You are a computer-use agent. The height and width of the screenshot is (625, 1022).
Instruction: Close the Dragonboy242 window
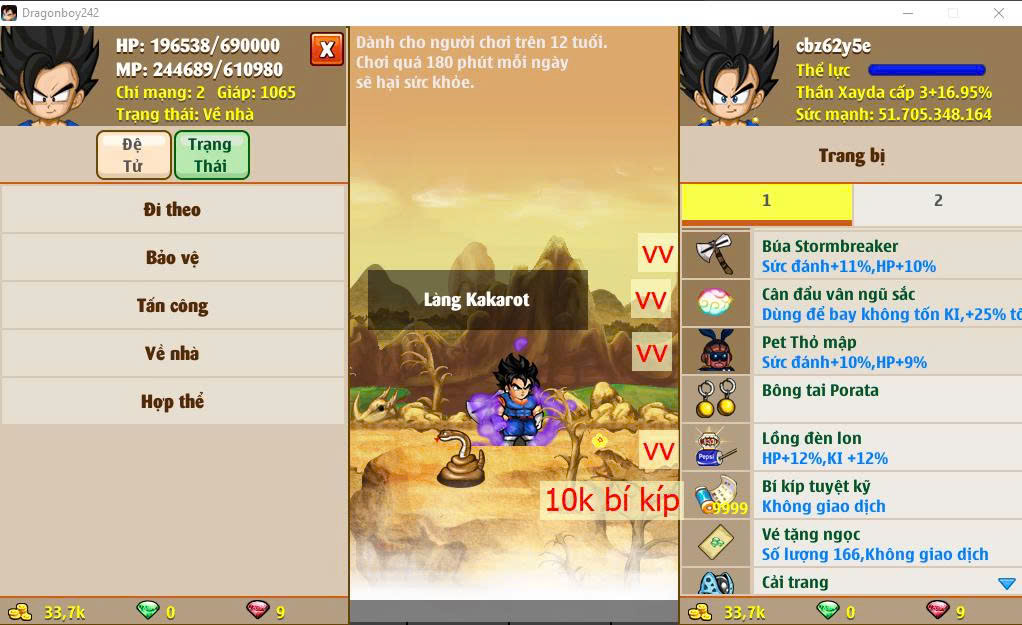999,13
